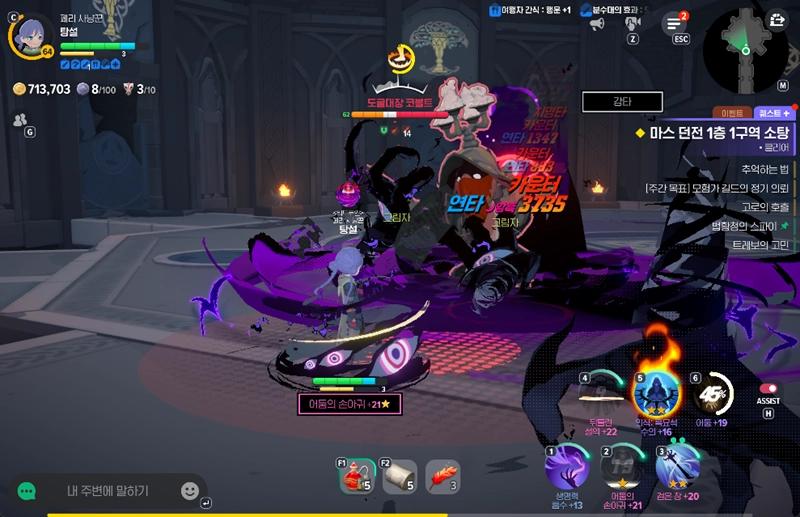The width and height of the screenshot is (800, 517).
Task: Open the main menu with notification badge
Action: (675, 23)
